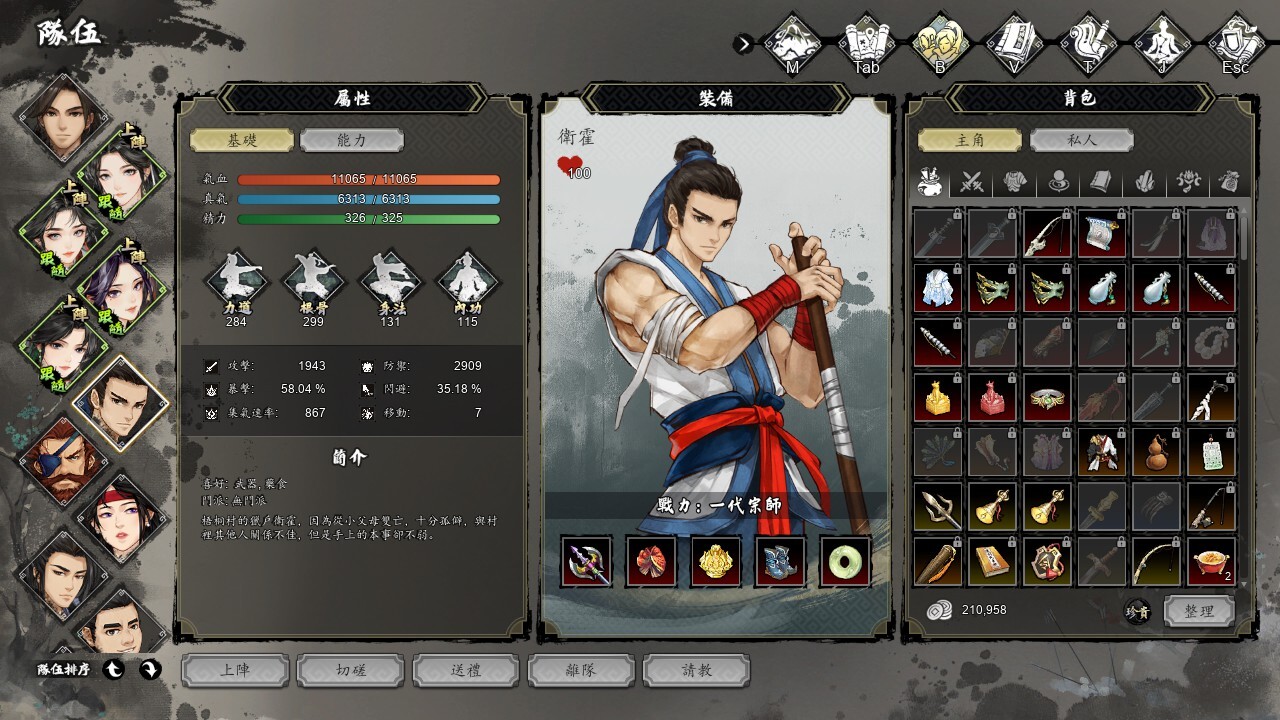
Task: Open the 私人 private inventory tab
Action: coord(1080,140)
